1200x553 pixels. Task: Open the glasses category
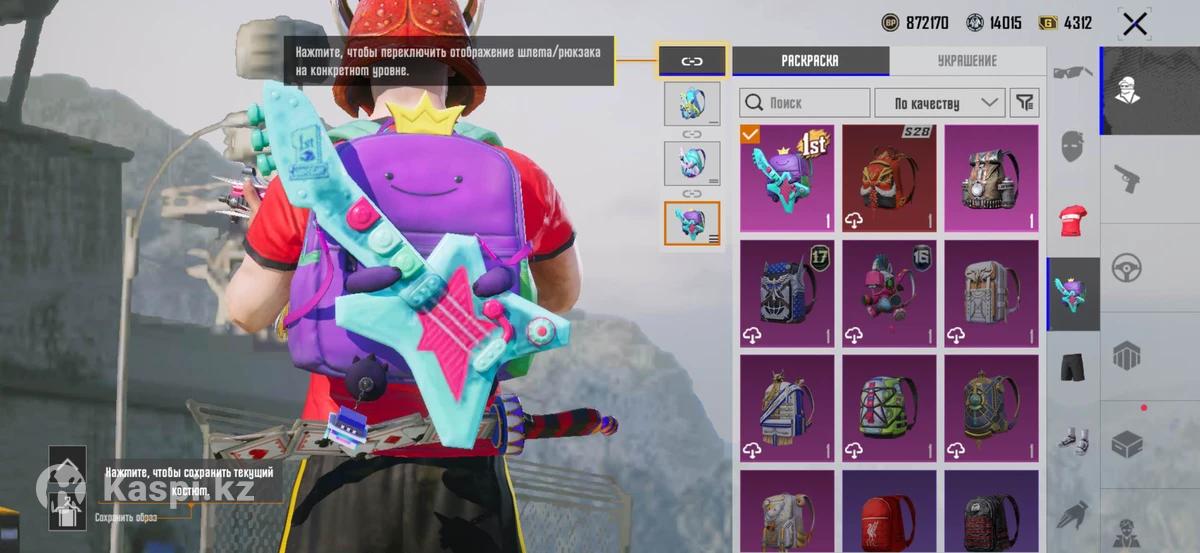(1073, 72)
